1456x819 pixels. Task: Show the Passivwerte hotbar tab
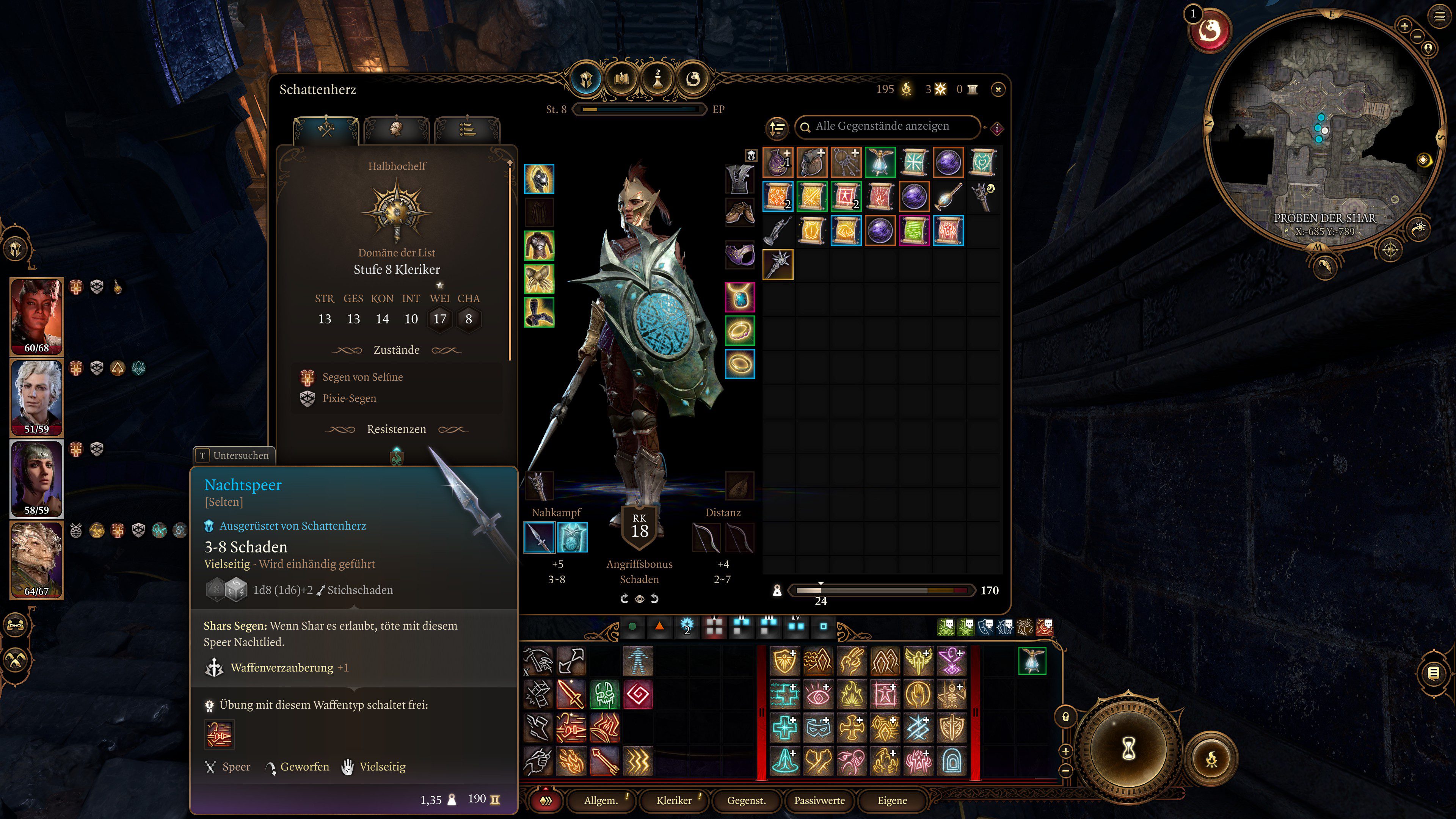[x=819, y=800]
